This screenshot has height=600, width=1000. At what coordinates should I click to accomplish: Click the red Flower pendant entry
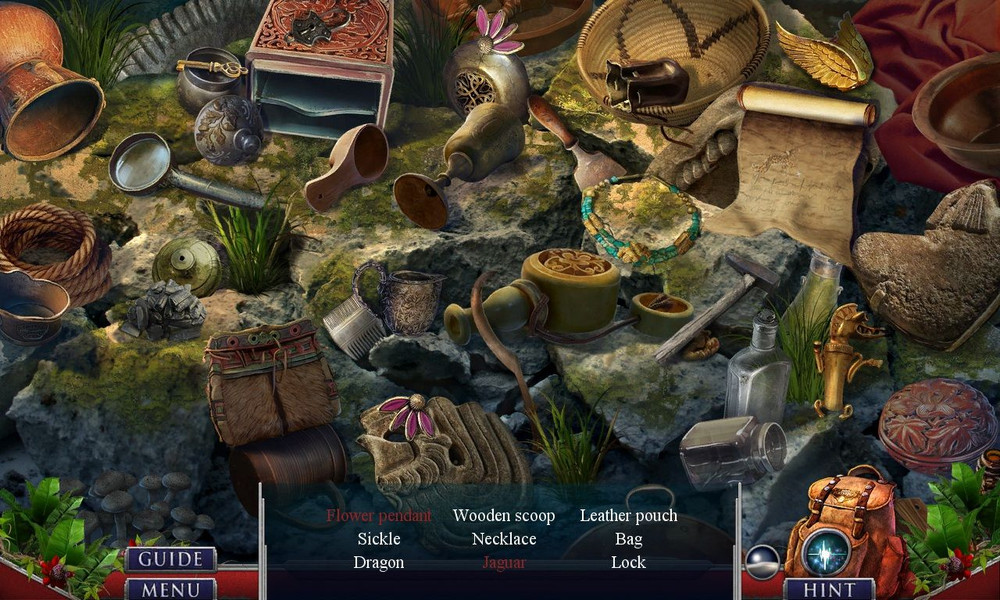click(379, 516)
